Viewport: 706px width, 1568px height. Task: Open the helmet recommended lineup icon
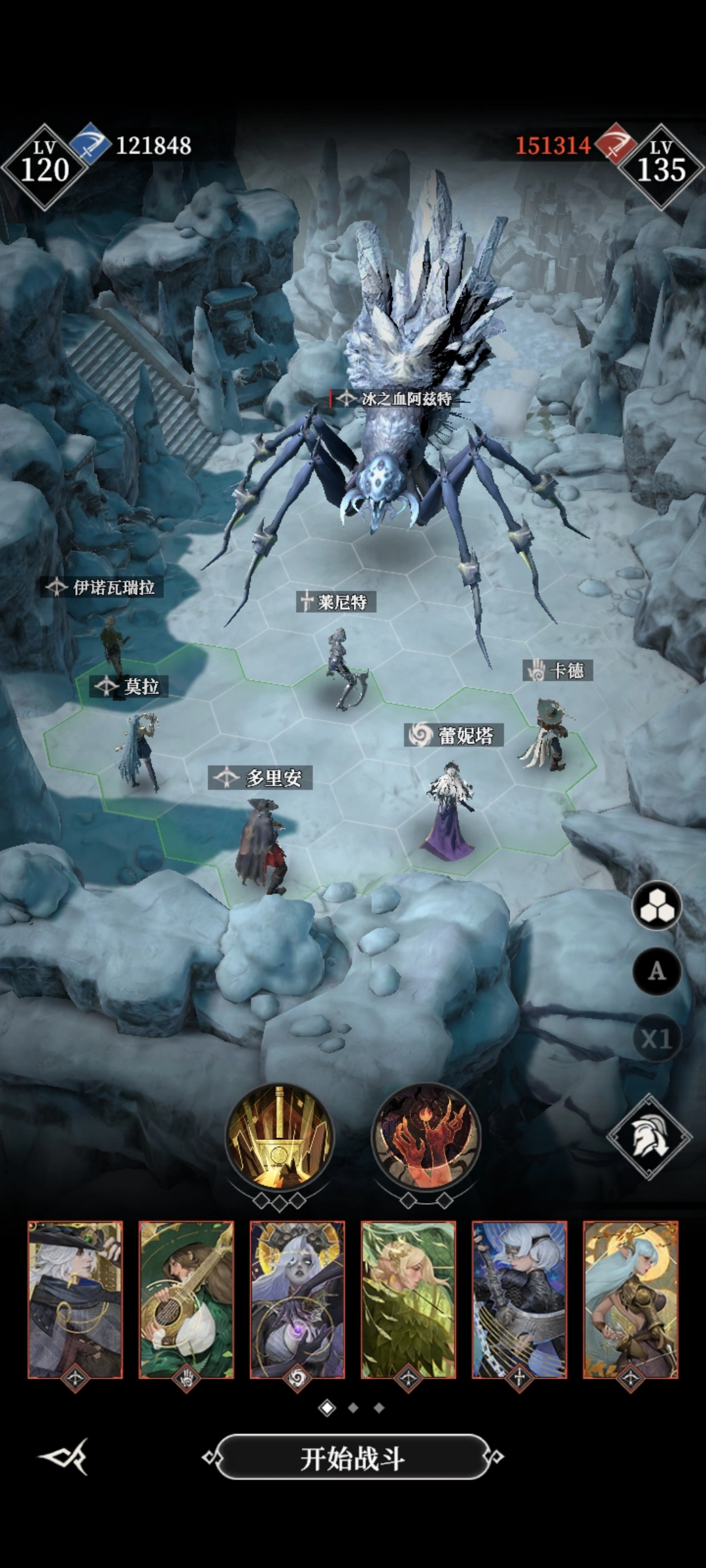649,1137
